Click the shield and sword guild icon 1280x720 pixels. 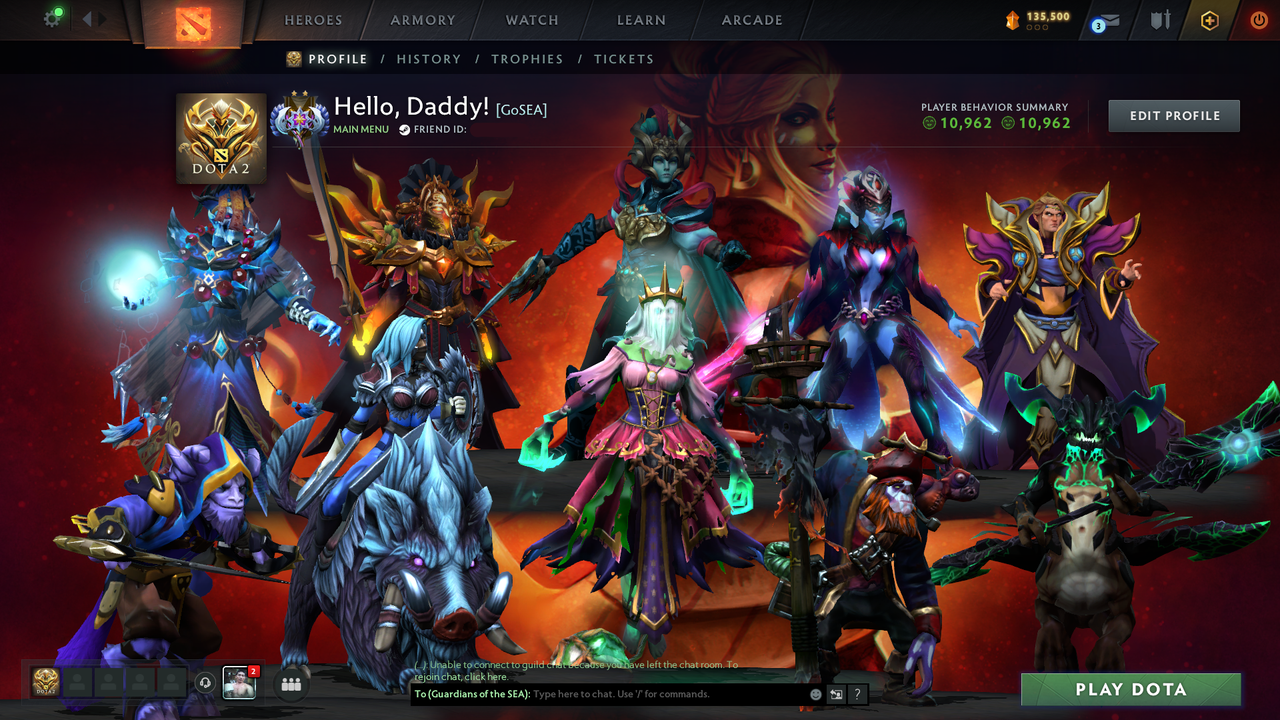coord(1159,19)
